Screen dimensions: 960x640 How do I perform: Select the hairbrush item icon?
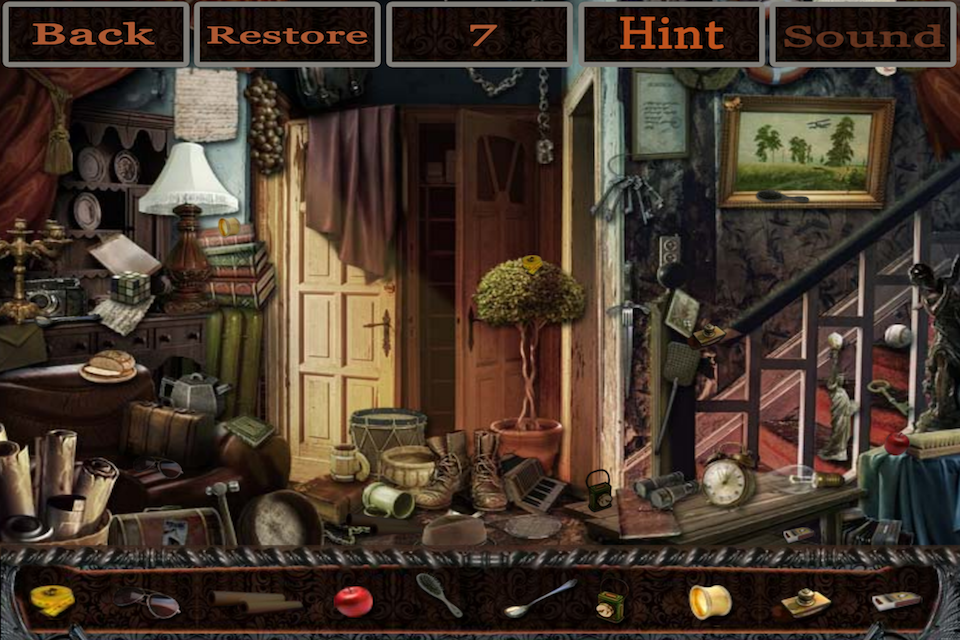pyautogui.click(x=440, y=595)
